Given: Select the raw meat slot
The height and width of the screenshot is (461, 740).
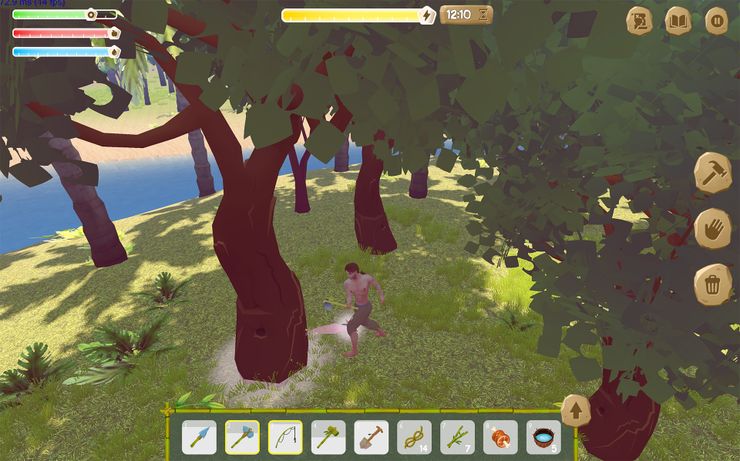Looking at the screenshot, I should 500,437.
